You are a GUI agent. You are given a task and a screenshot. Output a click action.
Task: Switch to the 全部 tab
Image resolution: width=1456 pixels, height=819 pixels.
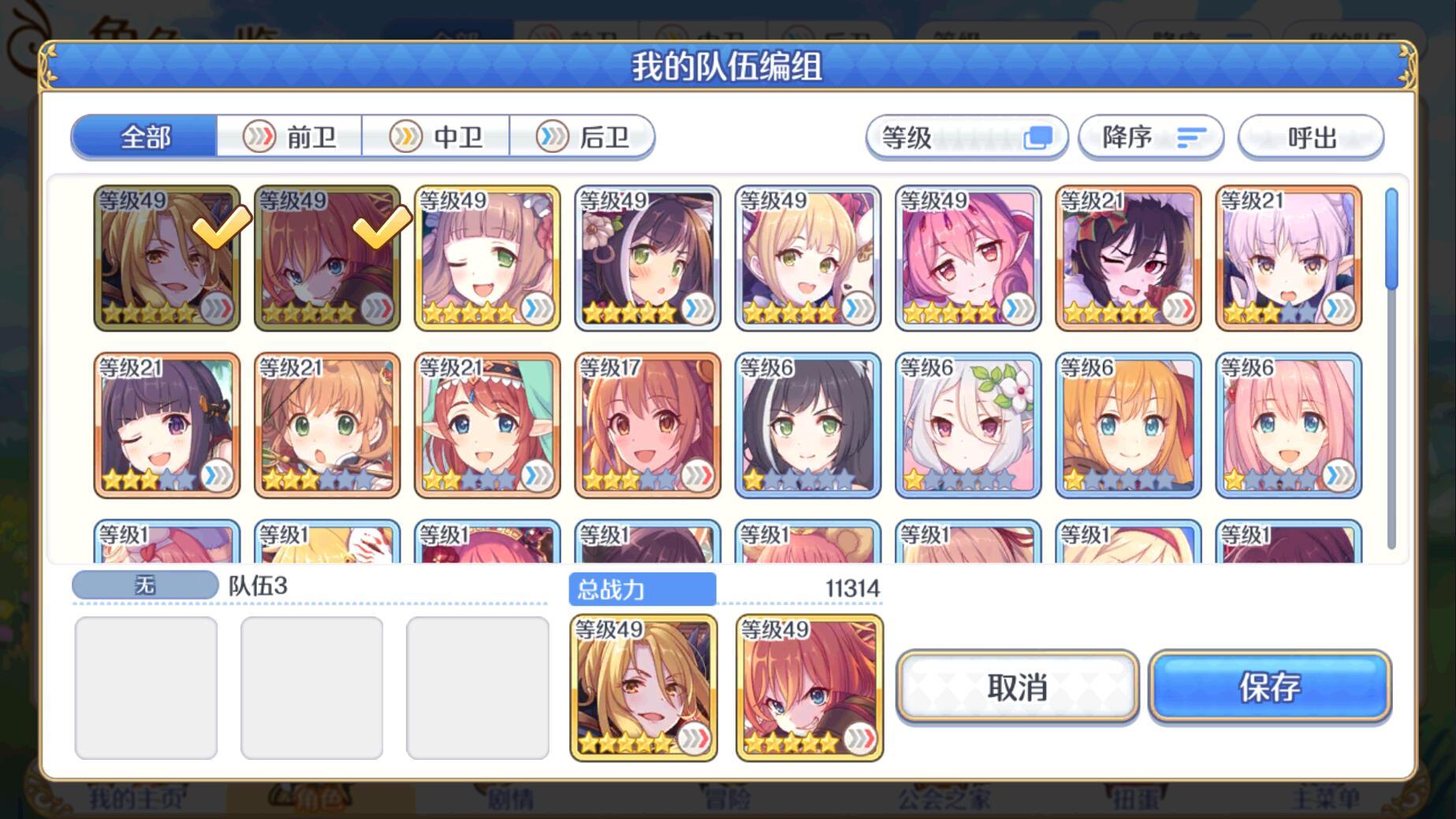click(143, 136)
